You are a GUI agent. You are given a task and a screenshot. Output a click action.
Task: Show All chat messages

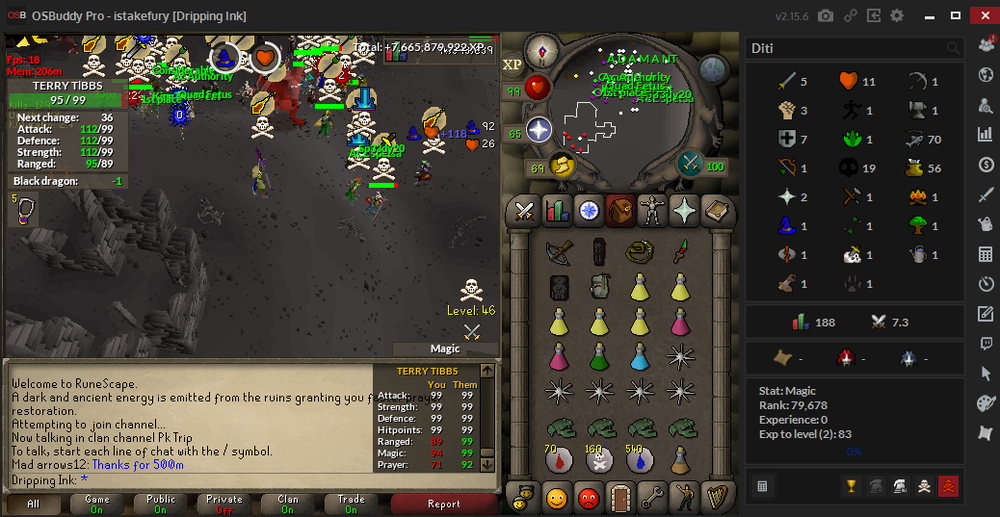click(34, 504)
